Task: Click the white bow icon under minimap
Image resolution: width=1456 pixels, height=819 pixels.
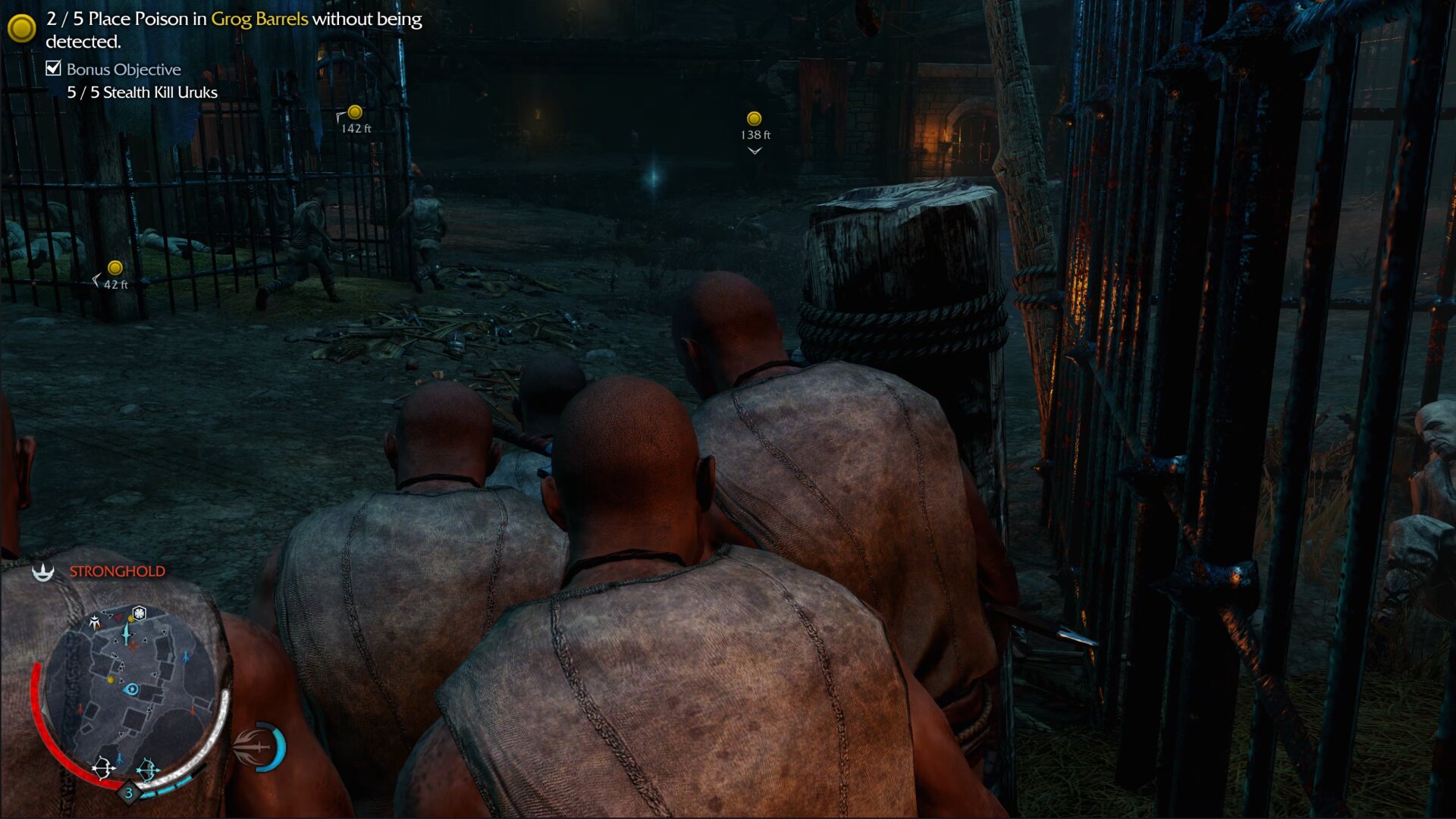Action: 103,768
